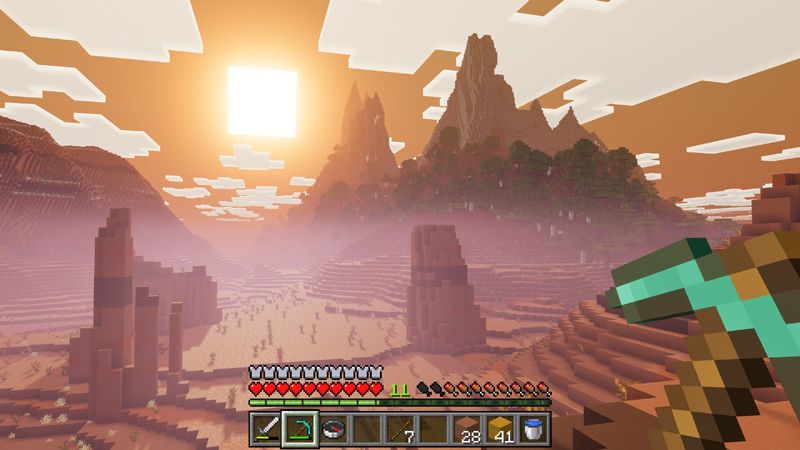Select the iron sword hotbar slot
The height and width of the screenshot is (450, 800).
coord(265,429)
